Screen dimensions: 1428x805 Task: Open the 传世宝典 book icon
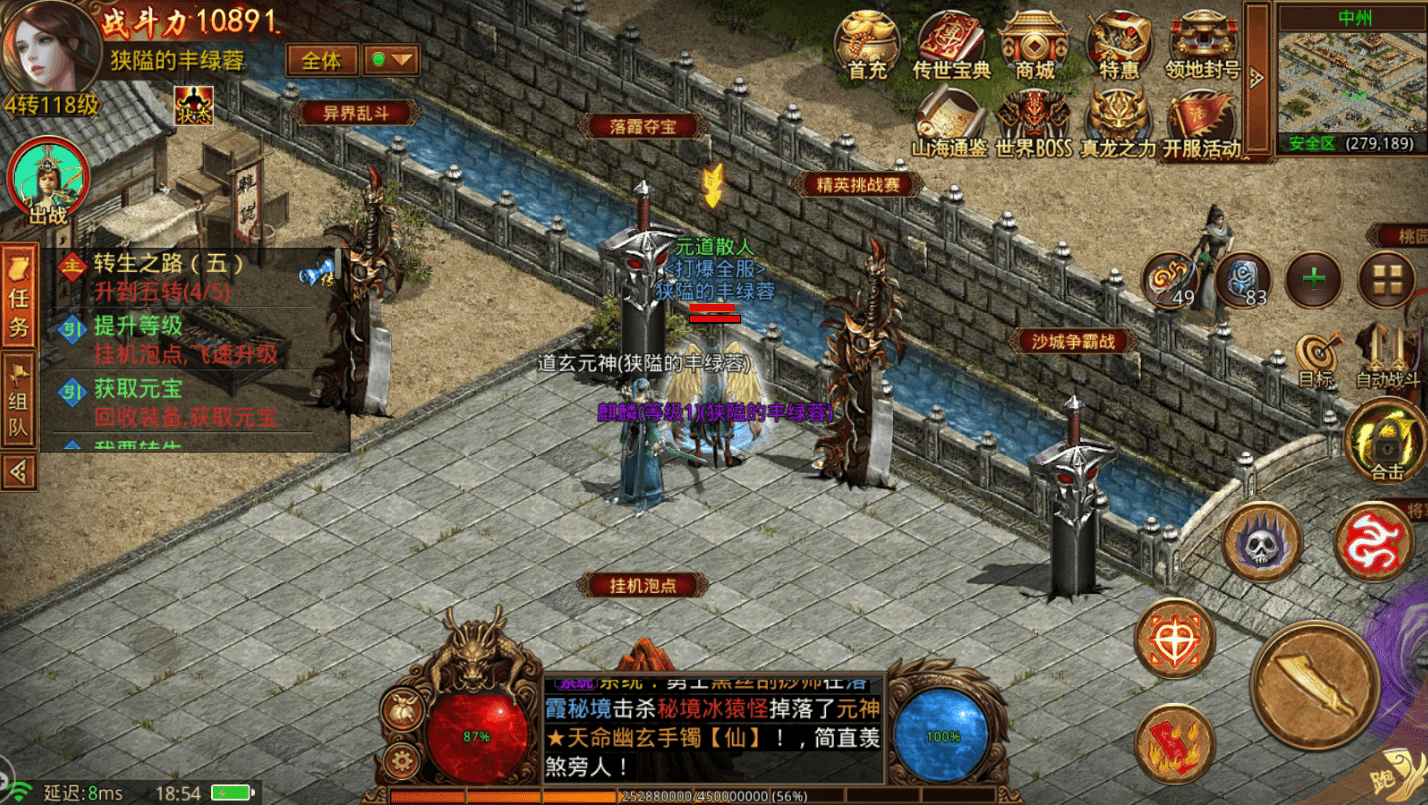tap(951, 44)
